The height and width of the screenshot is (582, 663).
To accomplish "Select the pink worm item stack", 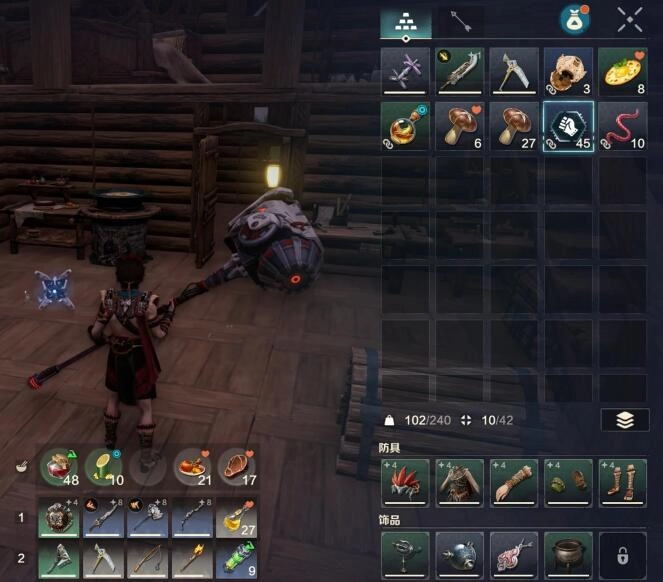I will coord(622,126).
